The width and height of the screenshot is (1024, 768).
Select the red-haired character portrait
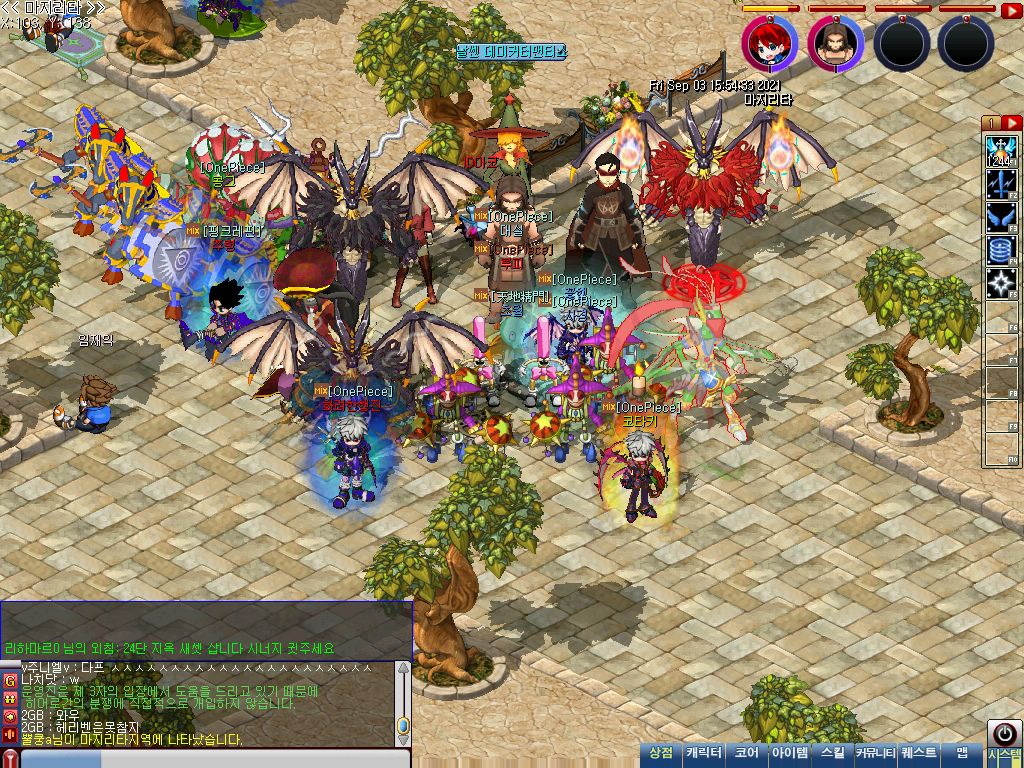[x=769, y=43]
